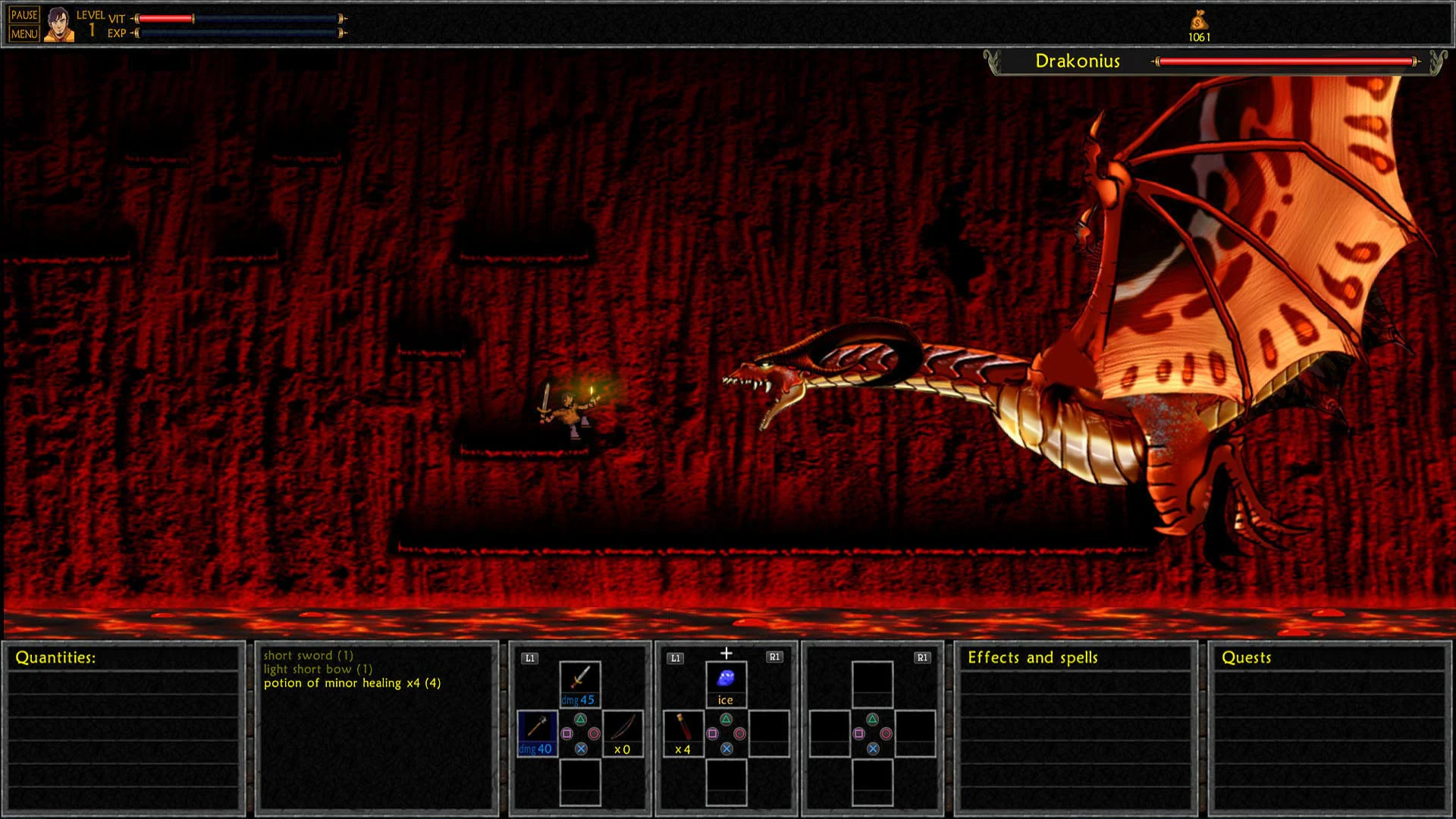Select the bow icon with x0 ammo count
Viewport: 1456px width, 819px height.
point(623,730)
